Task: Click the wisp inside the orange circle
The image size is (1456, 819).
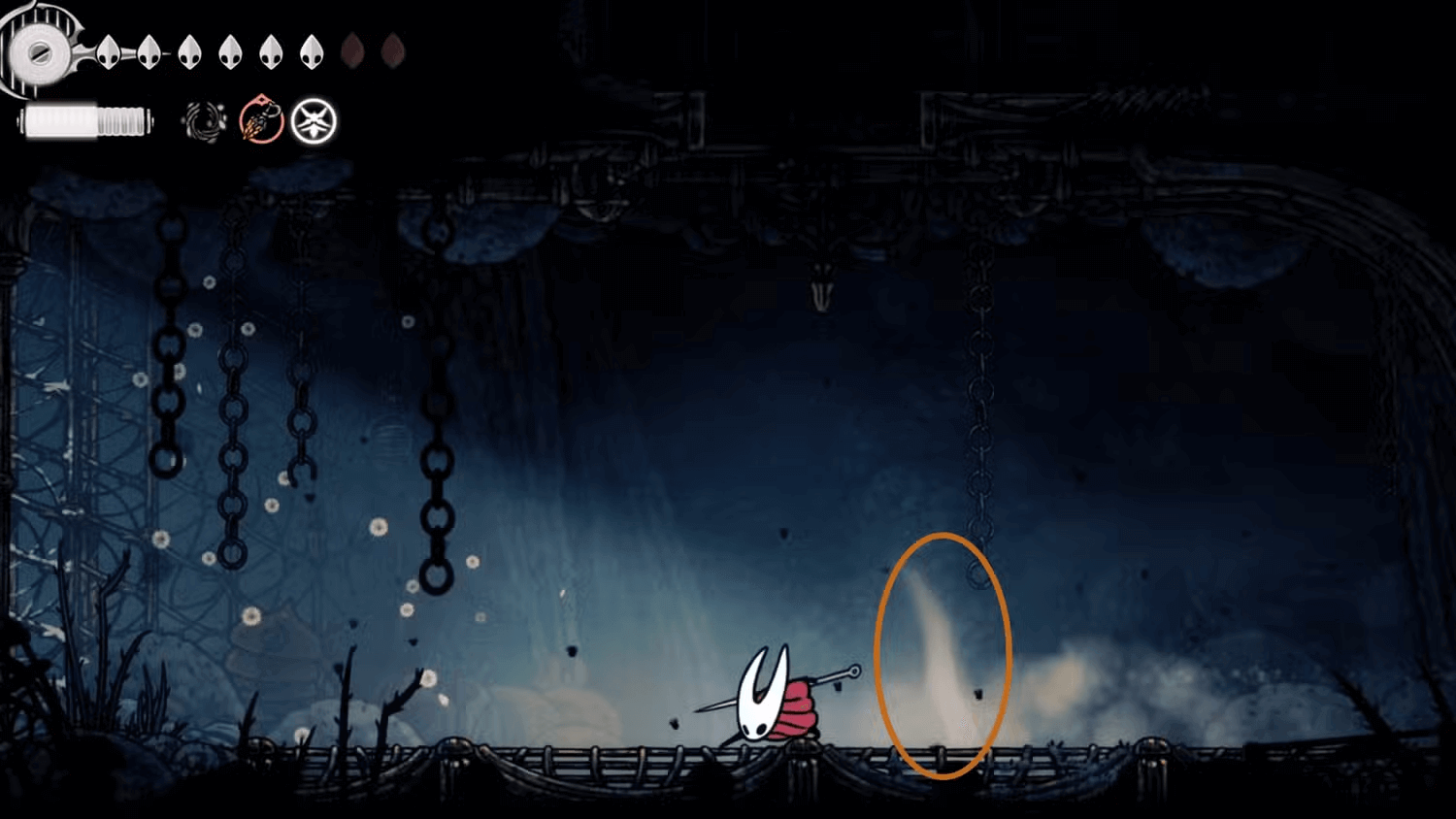Action: (x=942, y=650)
